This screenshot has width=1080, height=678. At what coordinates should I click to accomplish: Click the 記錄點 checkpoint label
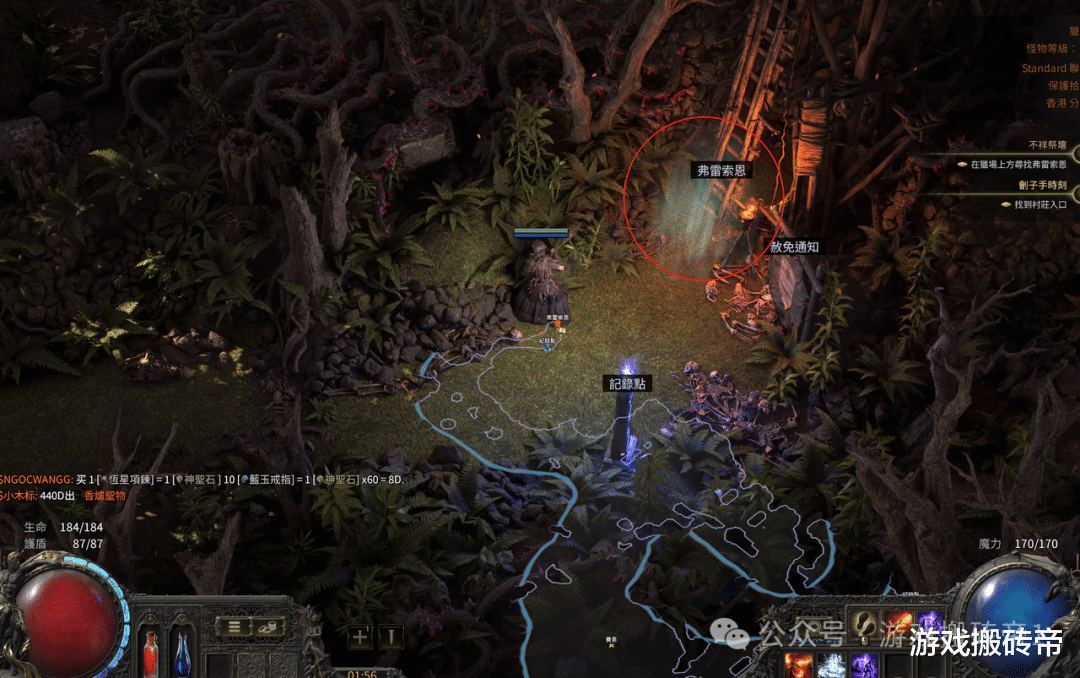click(x=628, y=384)
